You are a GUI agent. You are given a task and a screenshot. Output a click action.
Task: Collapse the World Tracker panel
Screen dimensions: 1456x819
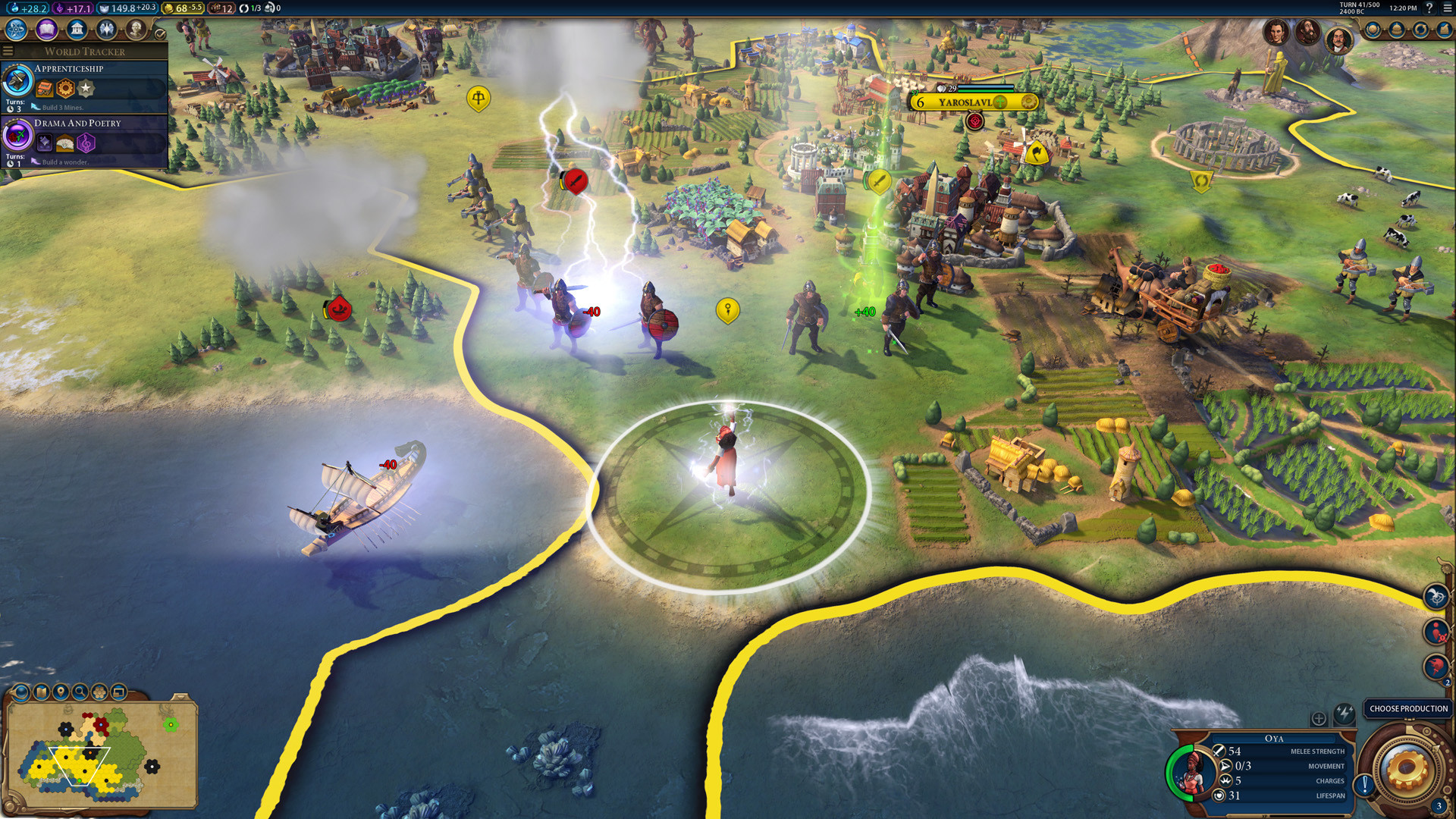[8, 51]
